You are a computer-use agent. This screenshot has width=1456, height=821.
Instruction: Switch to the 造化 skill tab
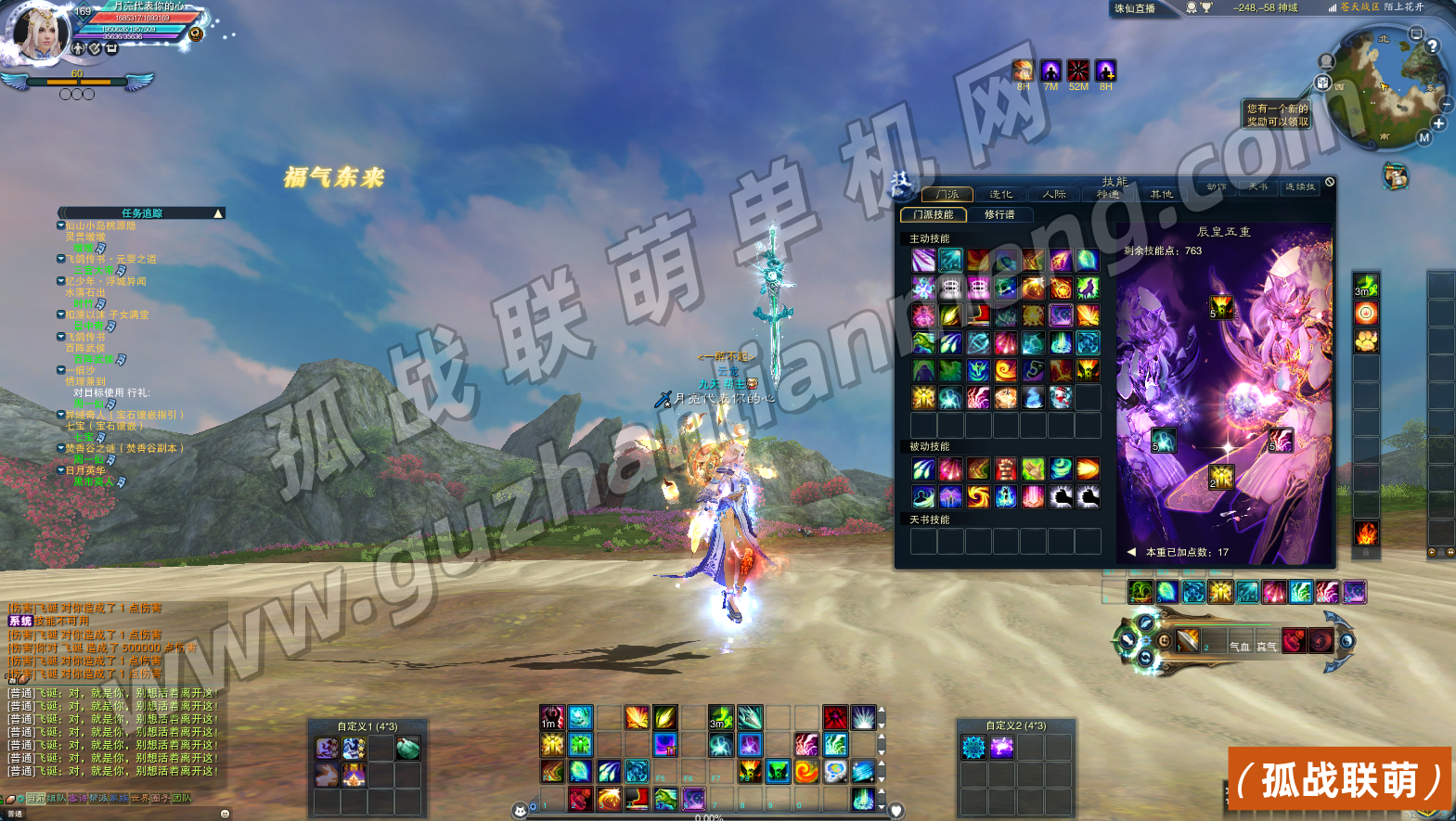click(1000, 195)
